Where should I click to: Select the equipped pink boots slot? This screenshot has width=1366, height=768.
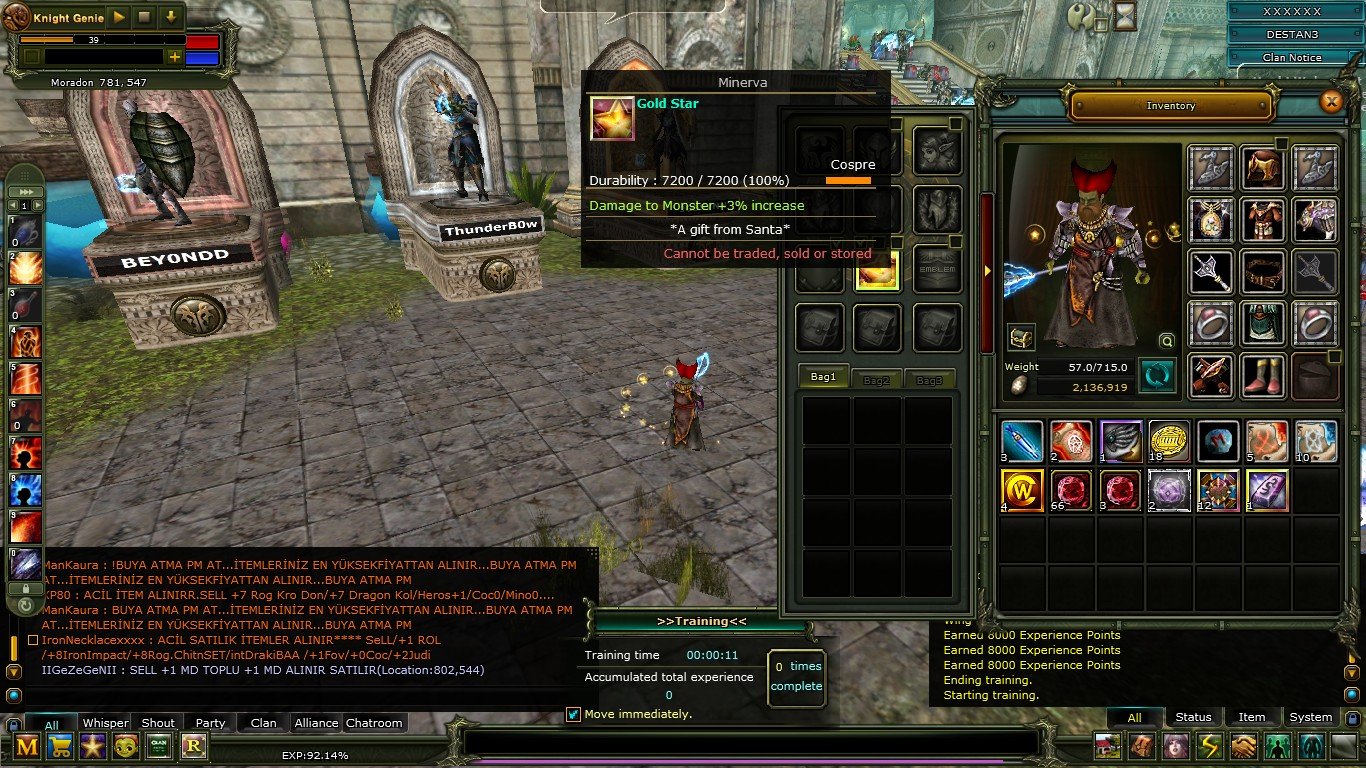tap(1263, 375)
